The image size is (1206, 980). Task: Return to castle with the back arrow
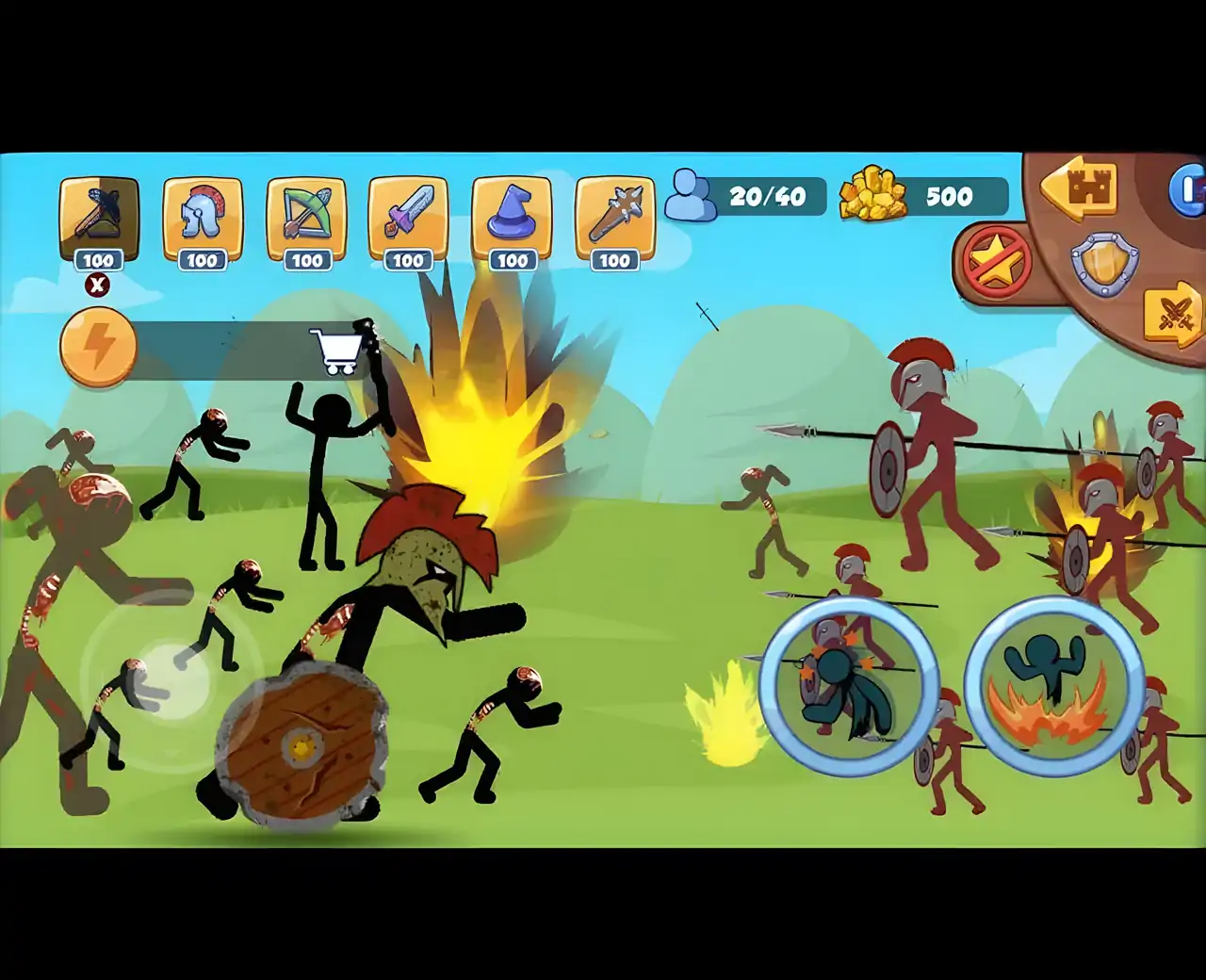tap(1077, 188)
